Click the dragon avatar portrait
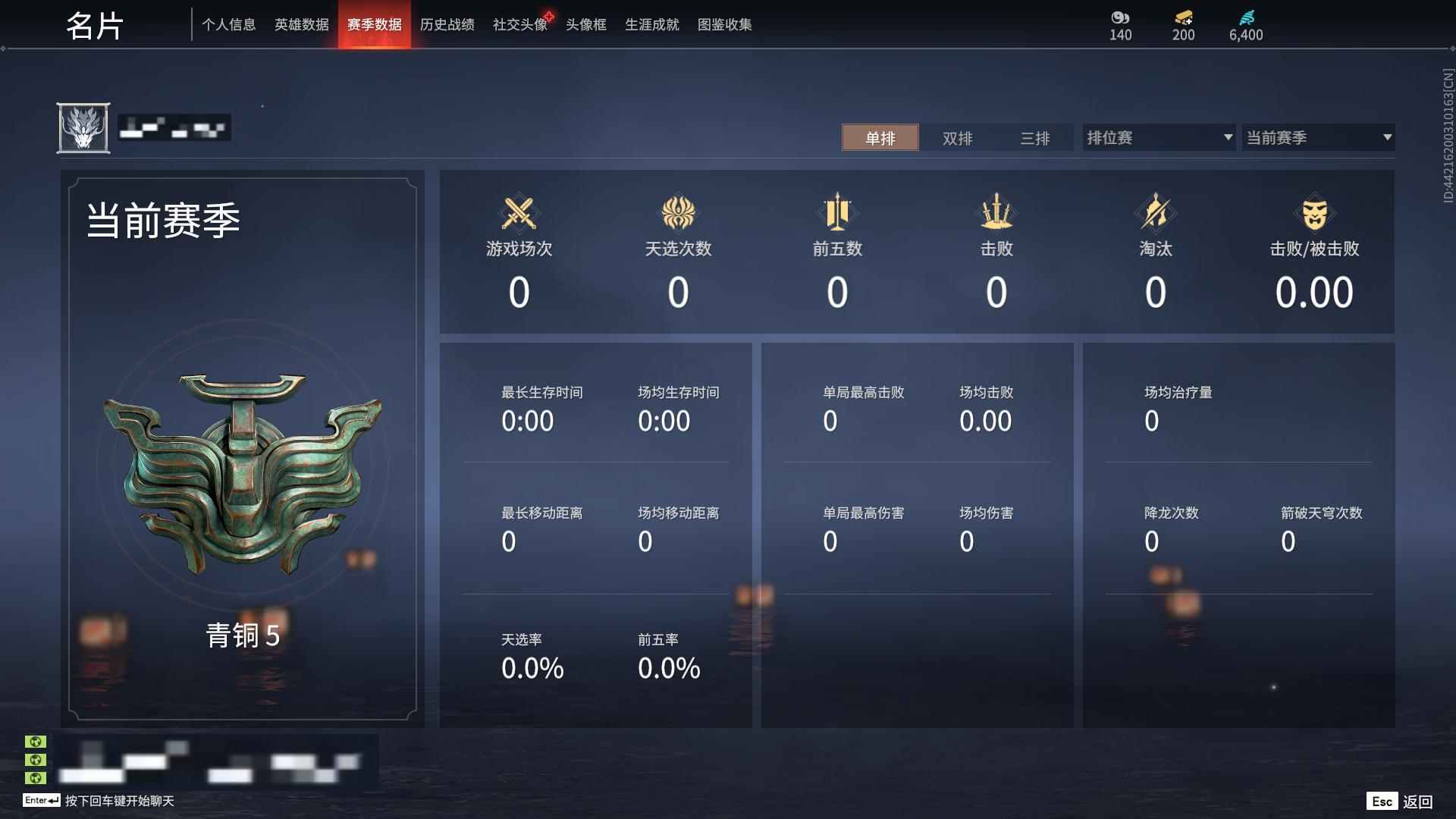The image size is (1456, 819). coord(85,127)
